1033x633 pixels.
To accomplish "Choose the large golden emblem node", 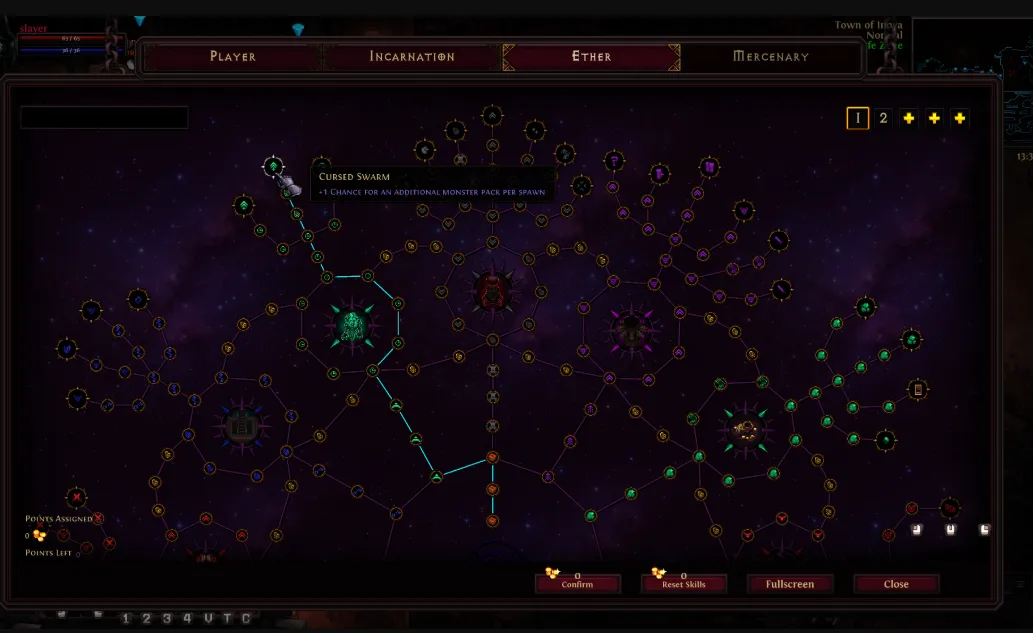I will (x=743, y=430).
